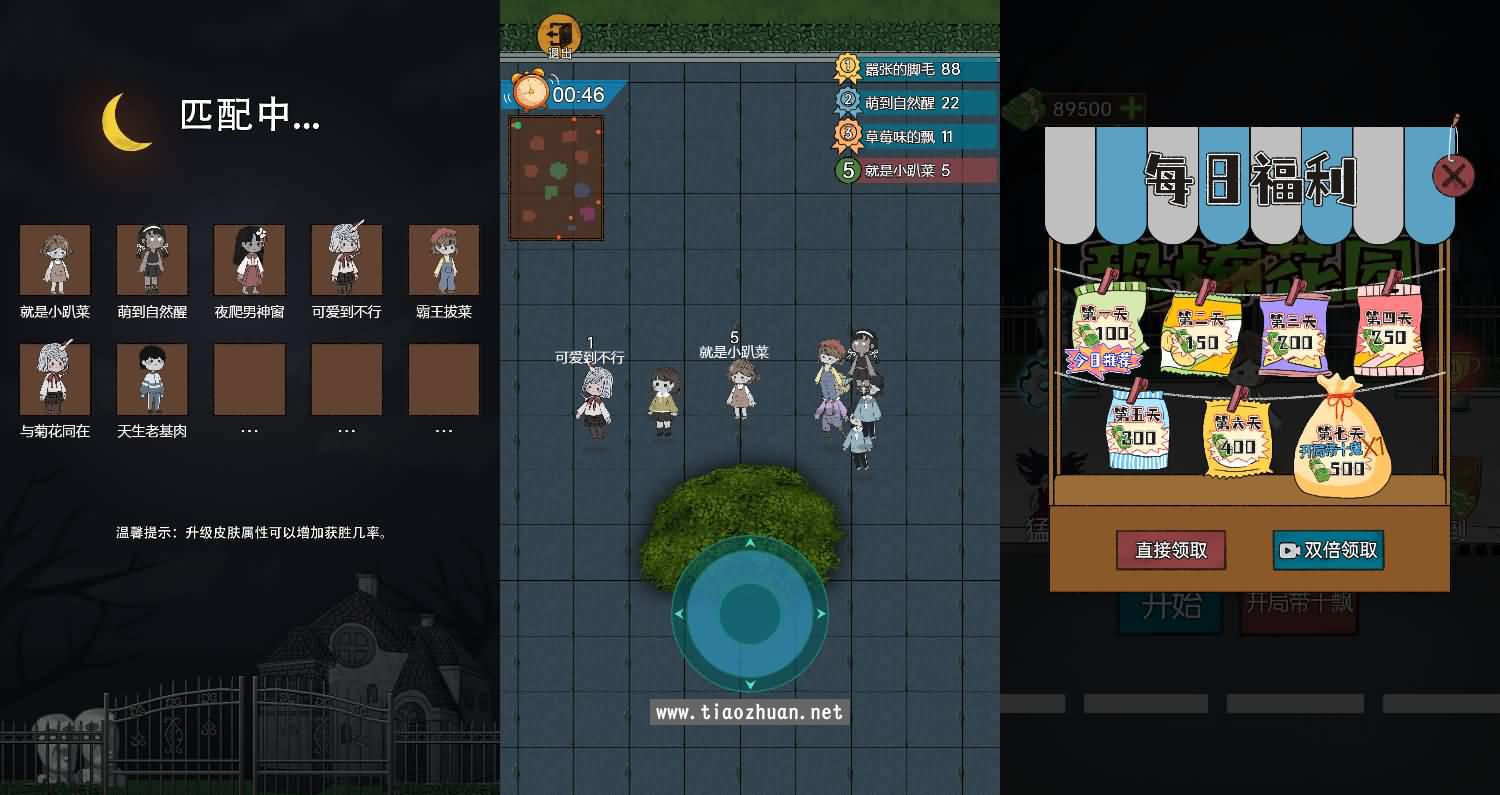
Task: Select player avatar 就是小趴菜 in matching list
Action: tap(55, 260)
